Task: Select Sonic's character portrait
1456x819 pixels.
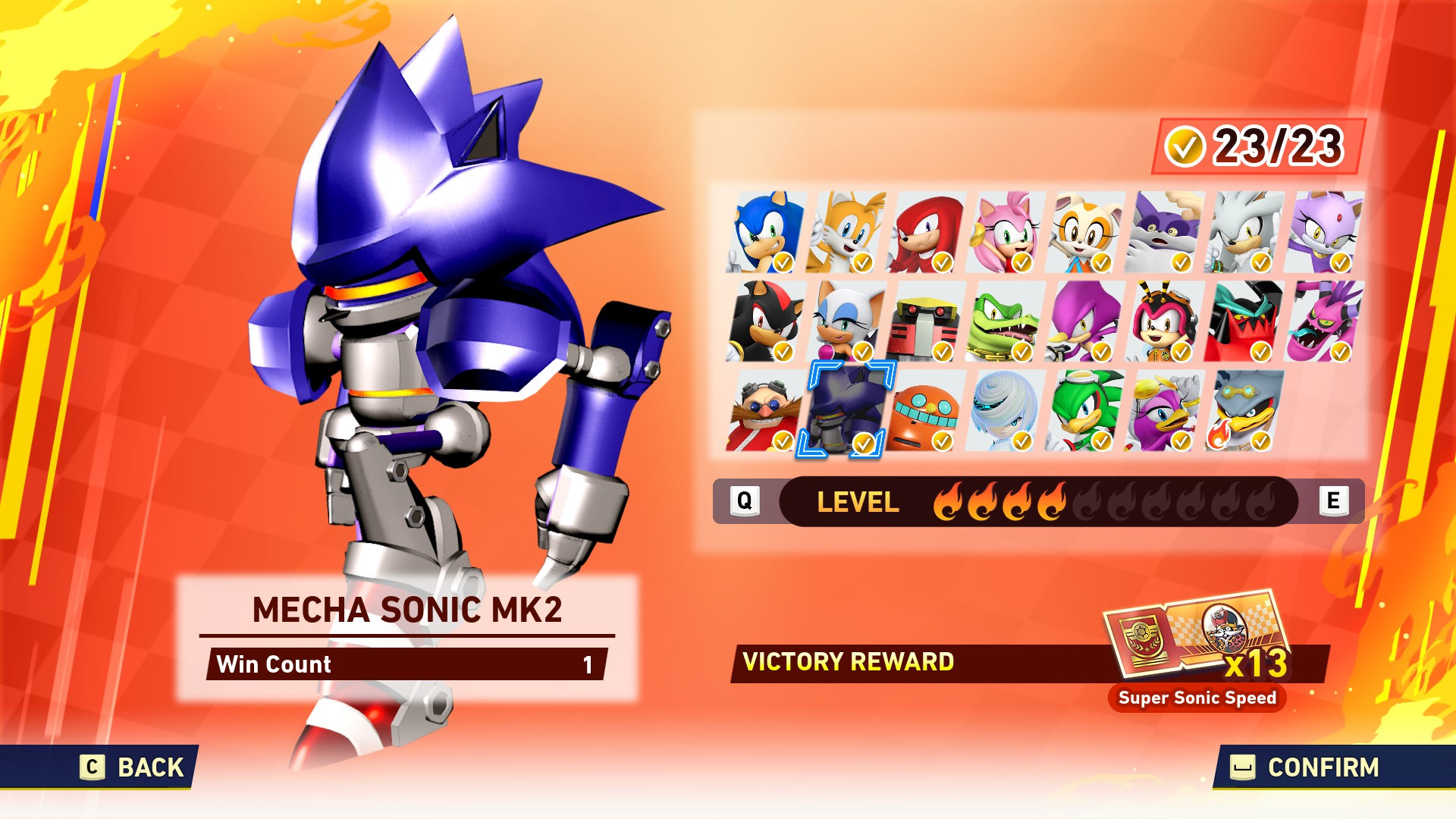Action: pyautogui.click(x=762, y=231)
